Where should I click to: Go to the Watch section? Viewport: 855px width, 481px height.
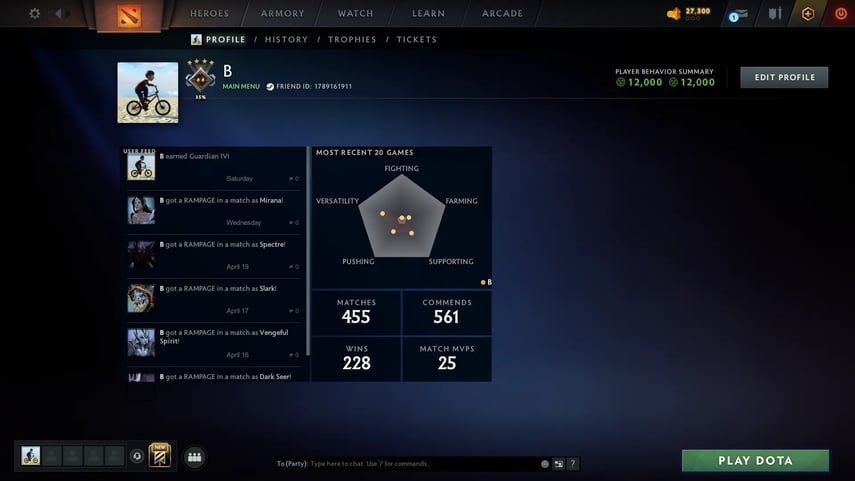click(355, 14)
